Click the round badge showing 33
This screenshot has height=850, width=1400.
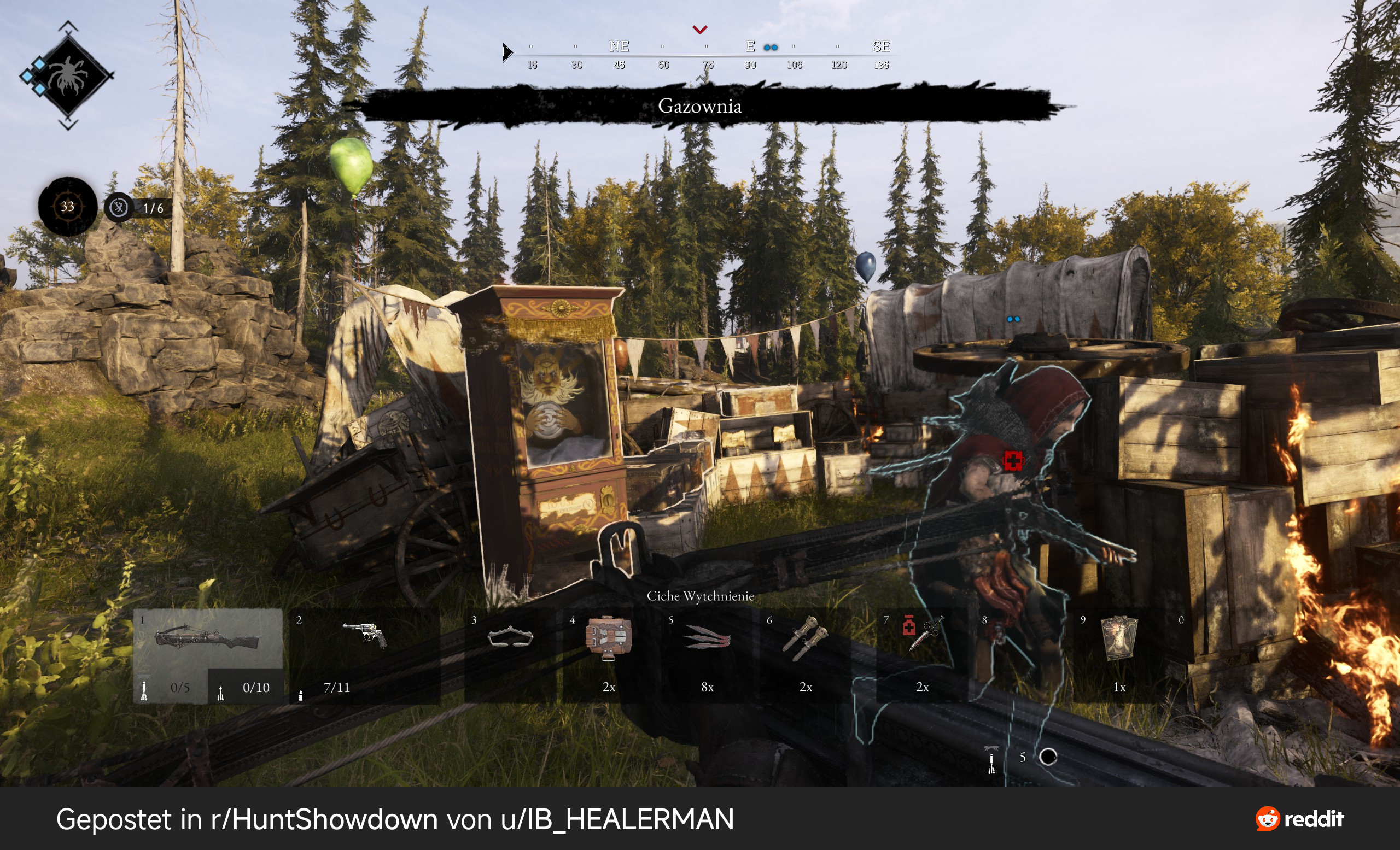68,207
